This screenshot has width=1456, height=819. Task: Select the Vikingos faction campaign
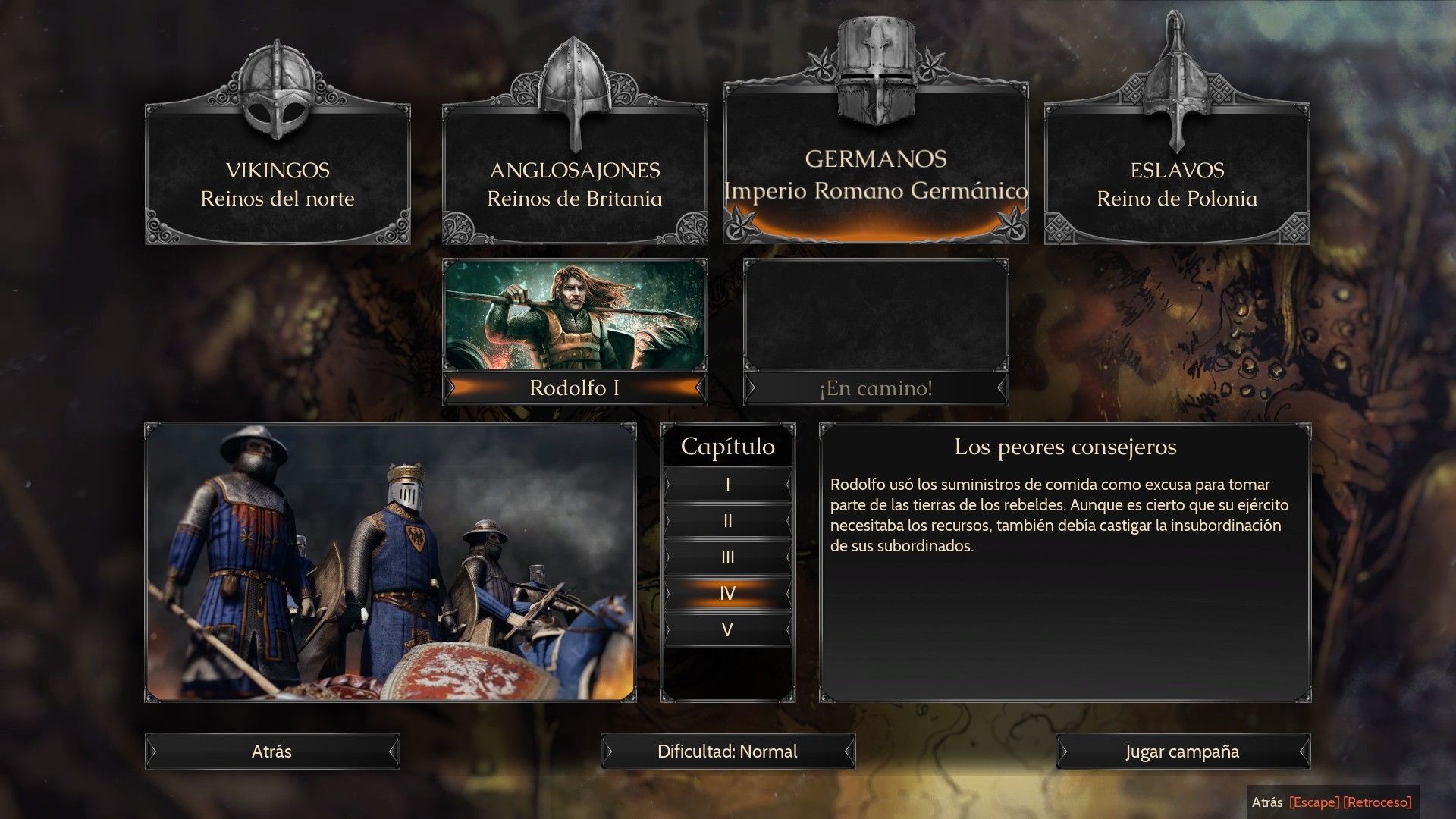point(278,174)
